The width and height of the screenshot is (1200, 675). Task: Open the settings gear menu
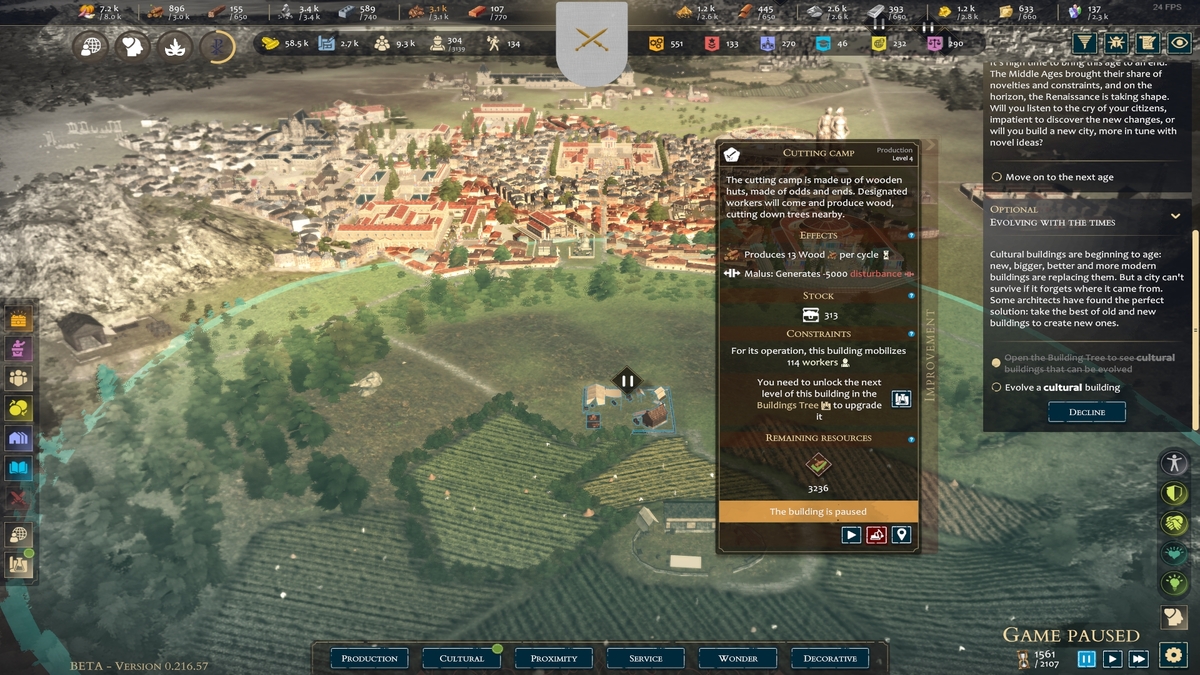pos(1173,655)
